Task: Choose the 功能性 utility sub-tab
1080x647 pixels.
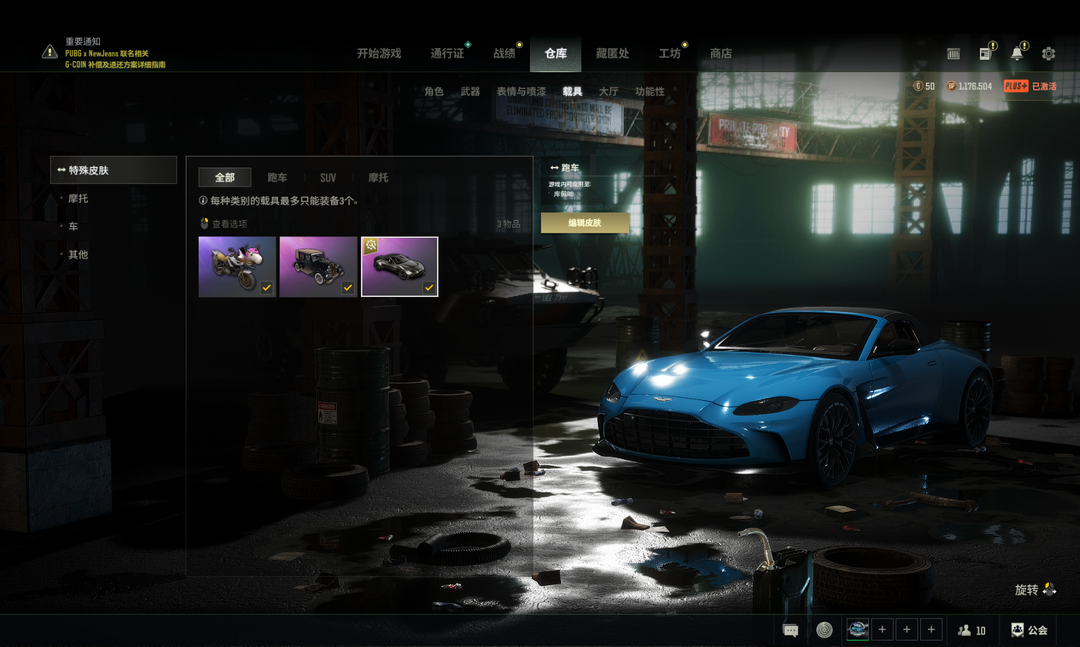Action: point(650,92)
